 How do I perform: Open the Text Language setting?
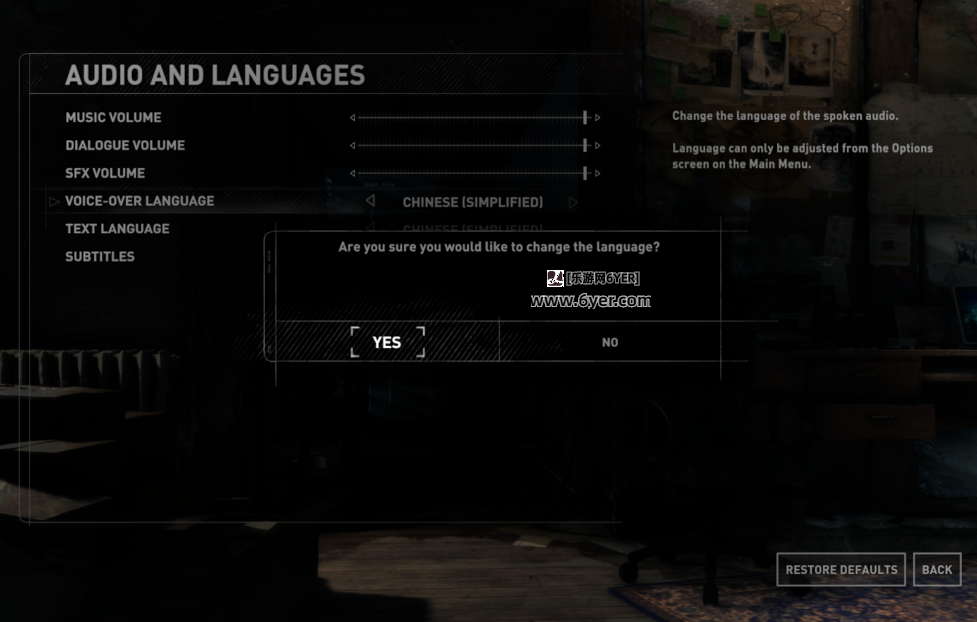point(117,229)
